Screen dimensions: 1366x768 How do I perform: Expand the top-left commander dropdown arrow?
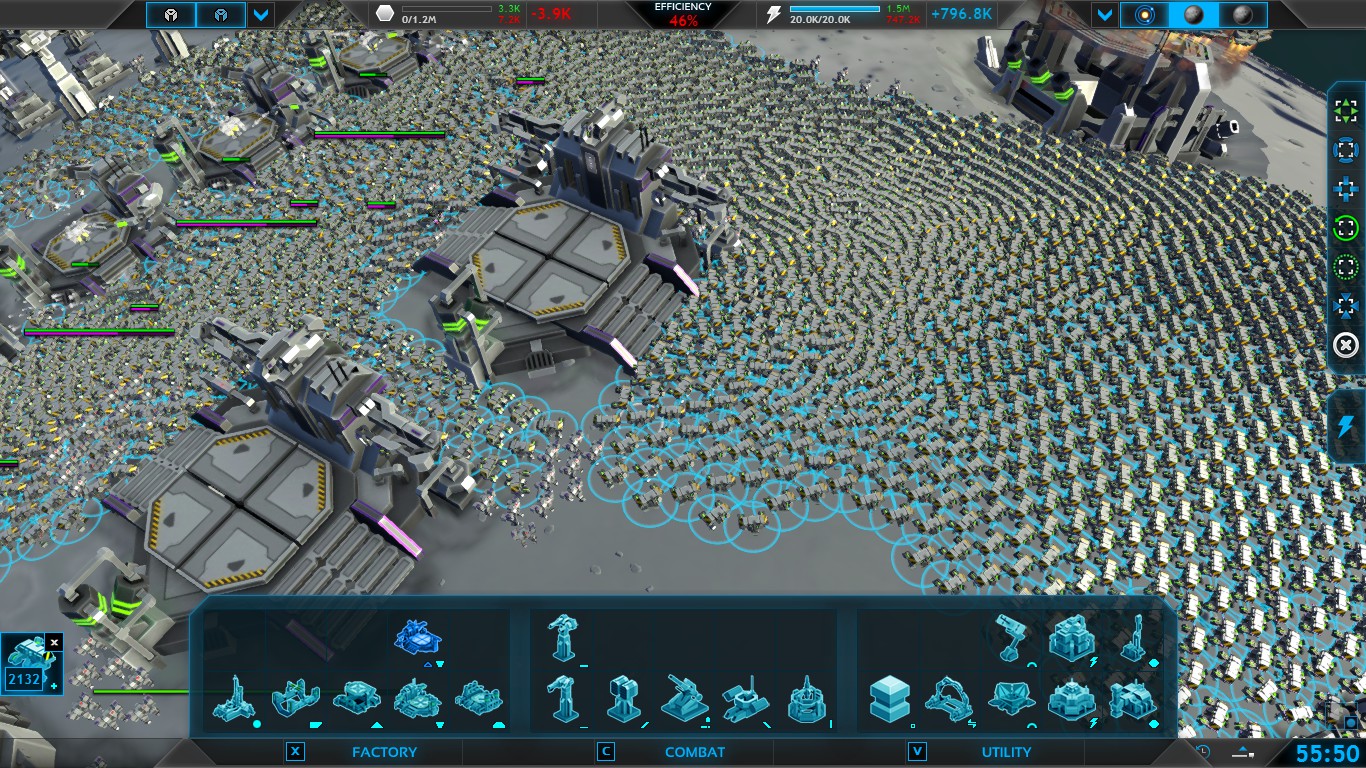[261, 15]
